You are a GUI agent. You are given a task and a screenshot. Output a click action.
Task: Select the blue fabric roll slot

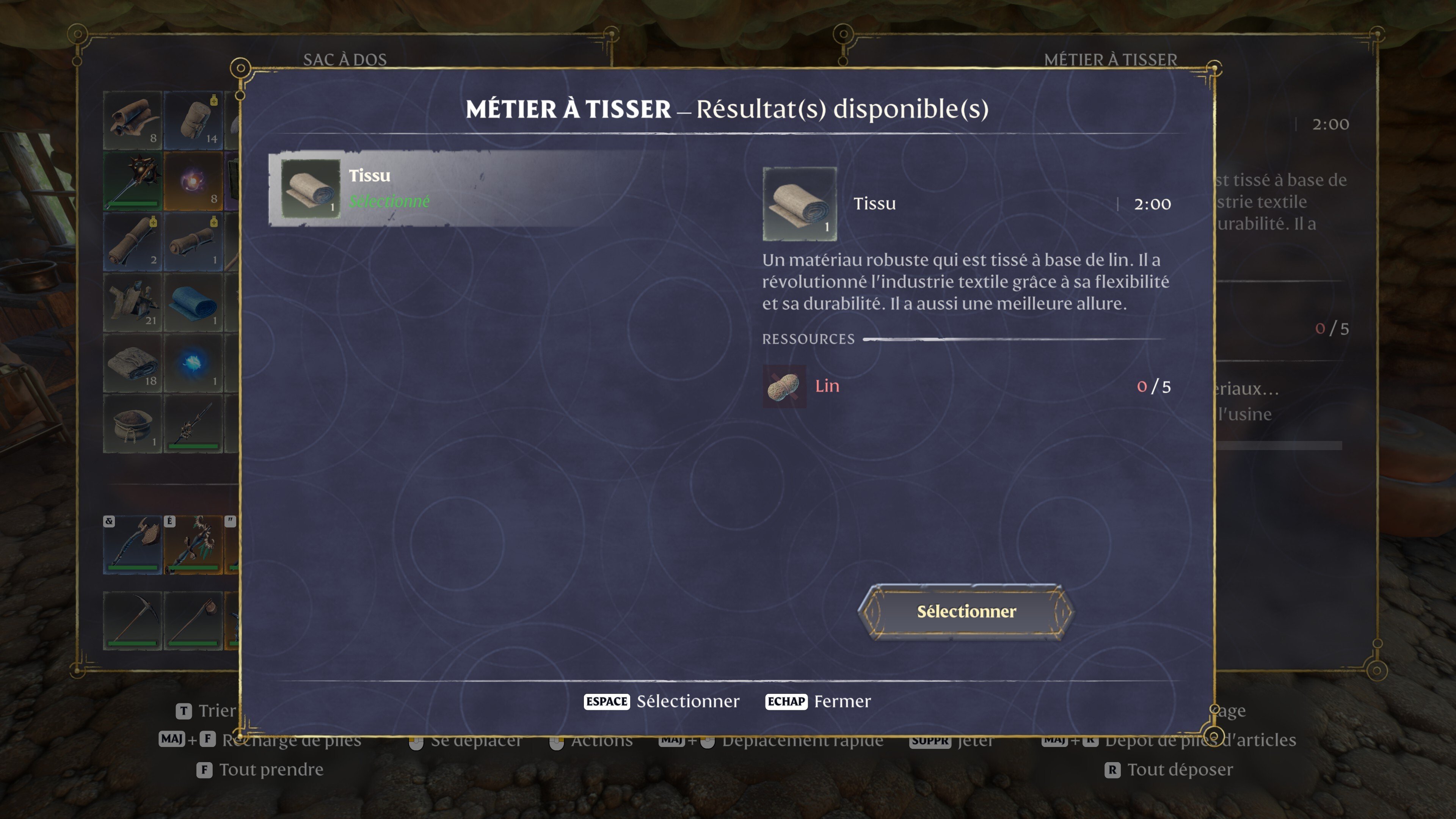tap(193, 303)
